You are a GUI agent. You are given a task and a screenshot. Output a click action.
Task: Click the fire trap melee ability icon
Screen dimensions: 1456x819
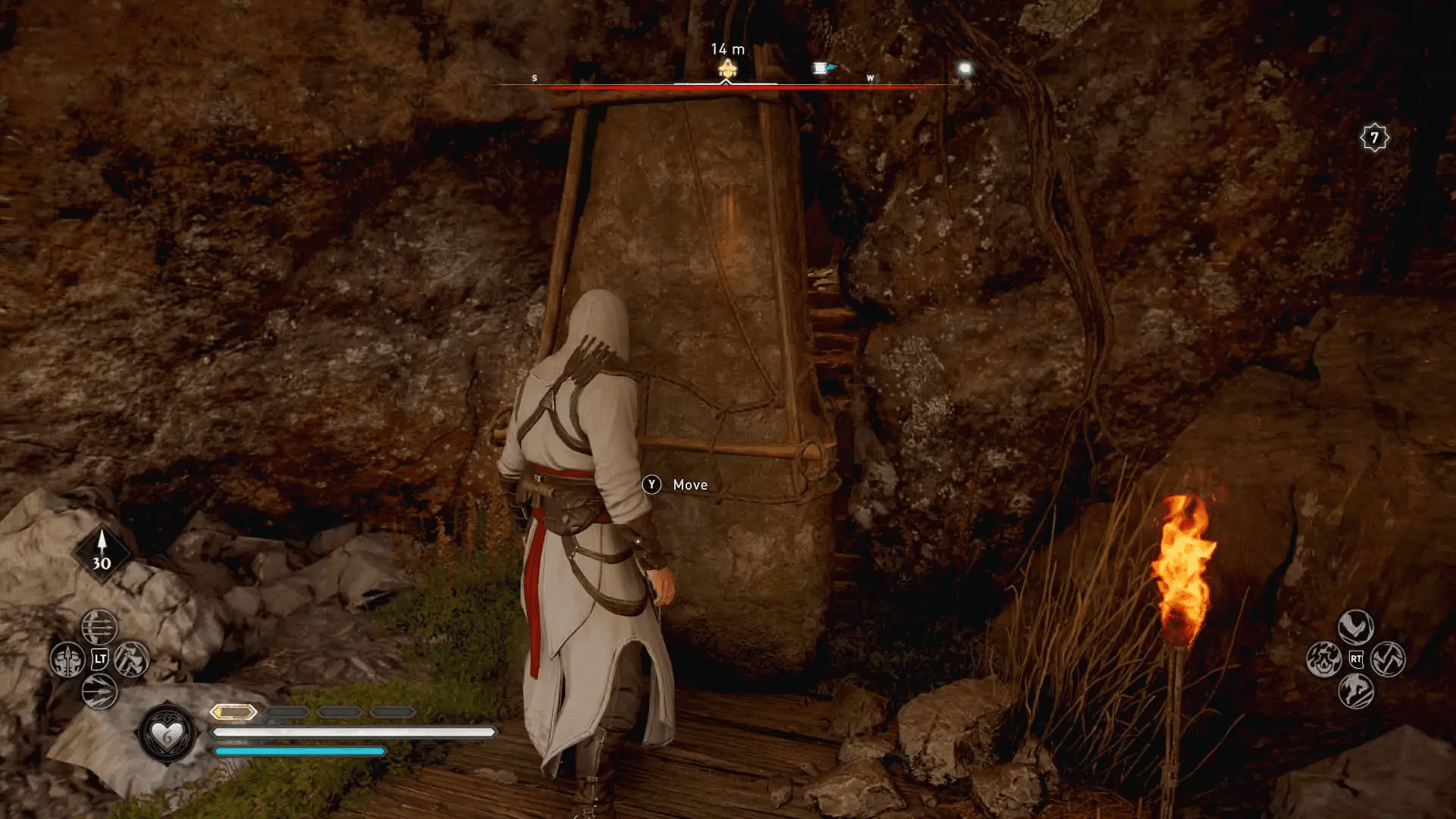click(1324, 659)
